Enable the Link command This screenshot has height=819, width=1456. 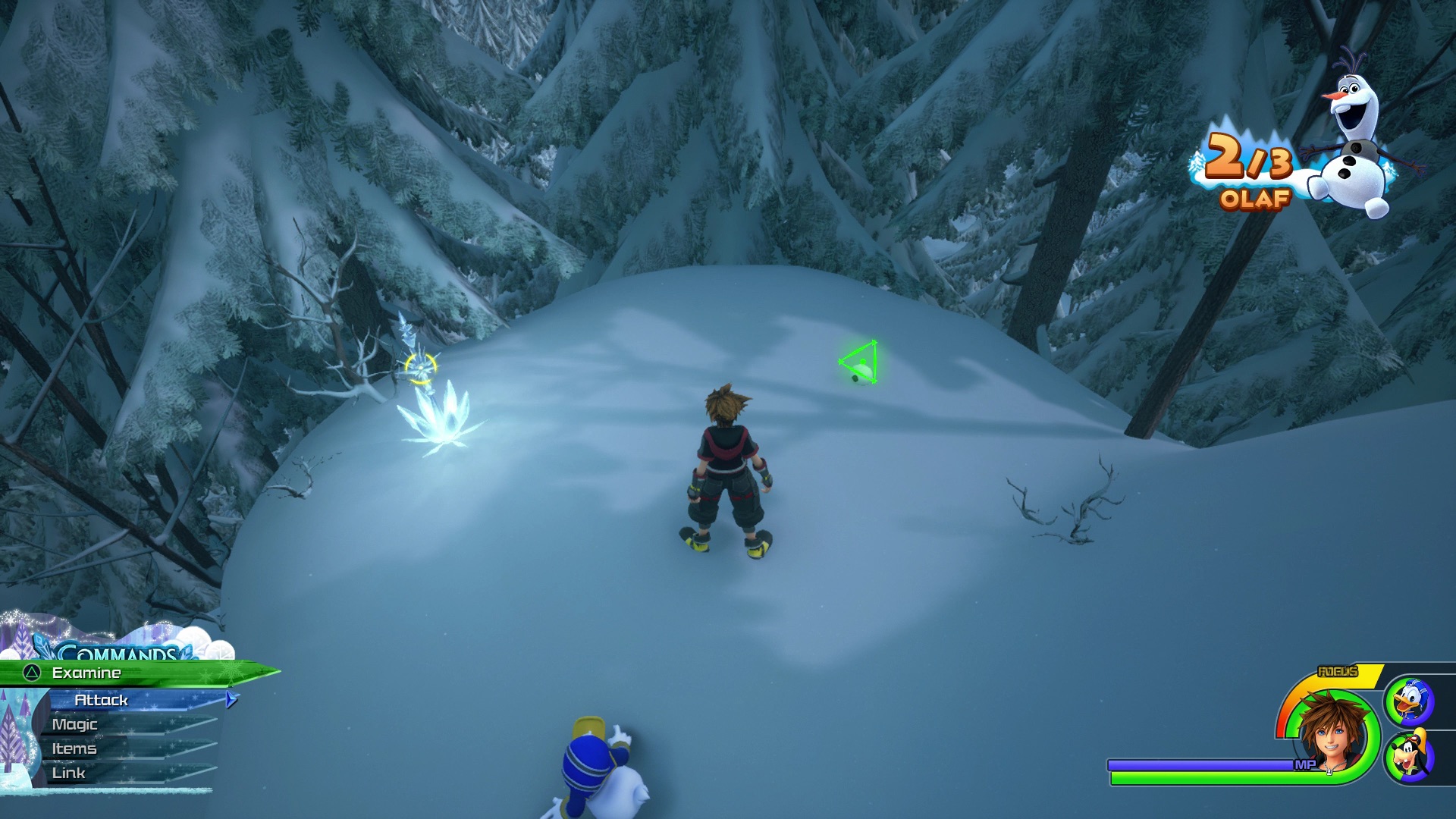pyautogui.click(x=71, y=773)
